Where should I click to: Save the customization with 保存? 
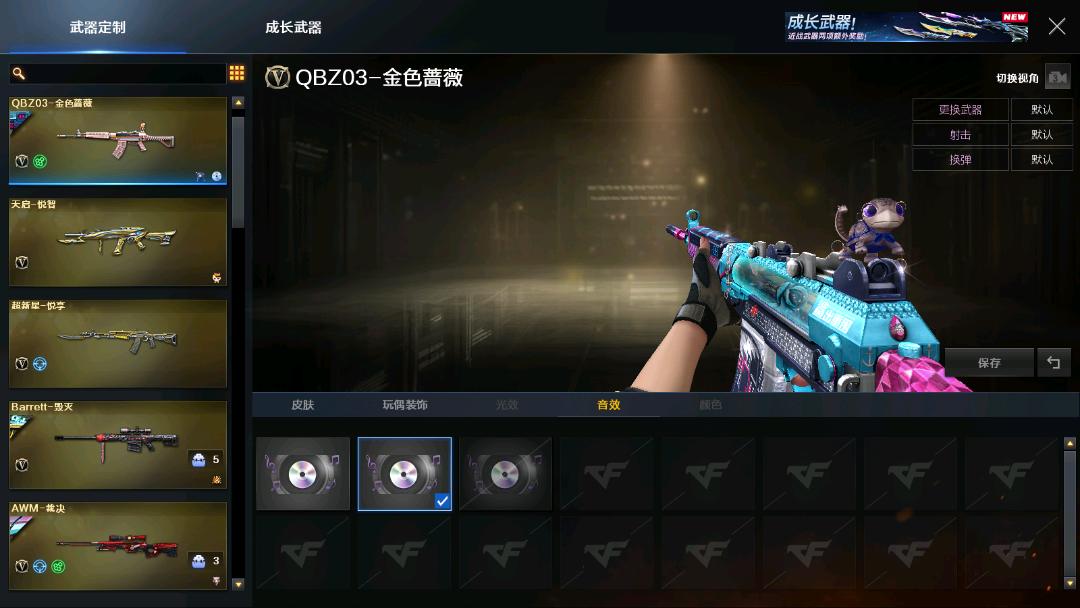[989, 362]
